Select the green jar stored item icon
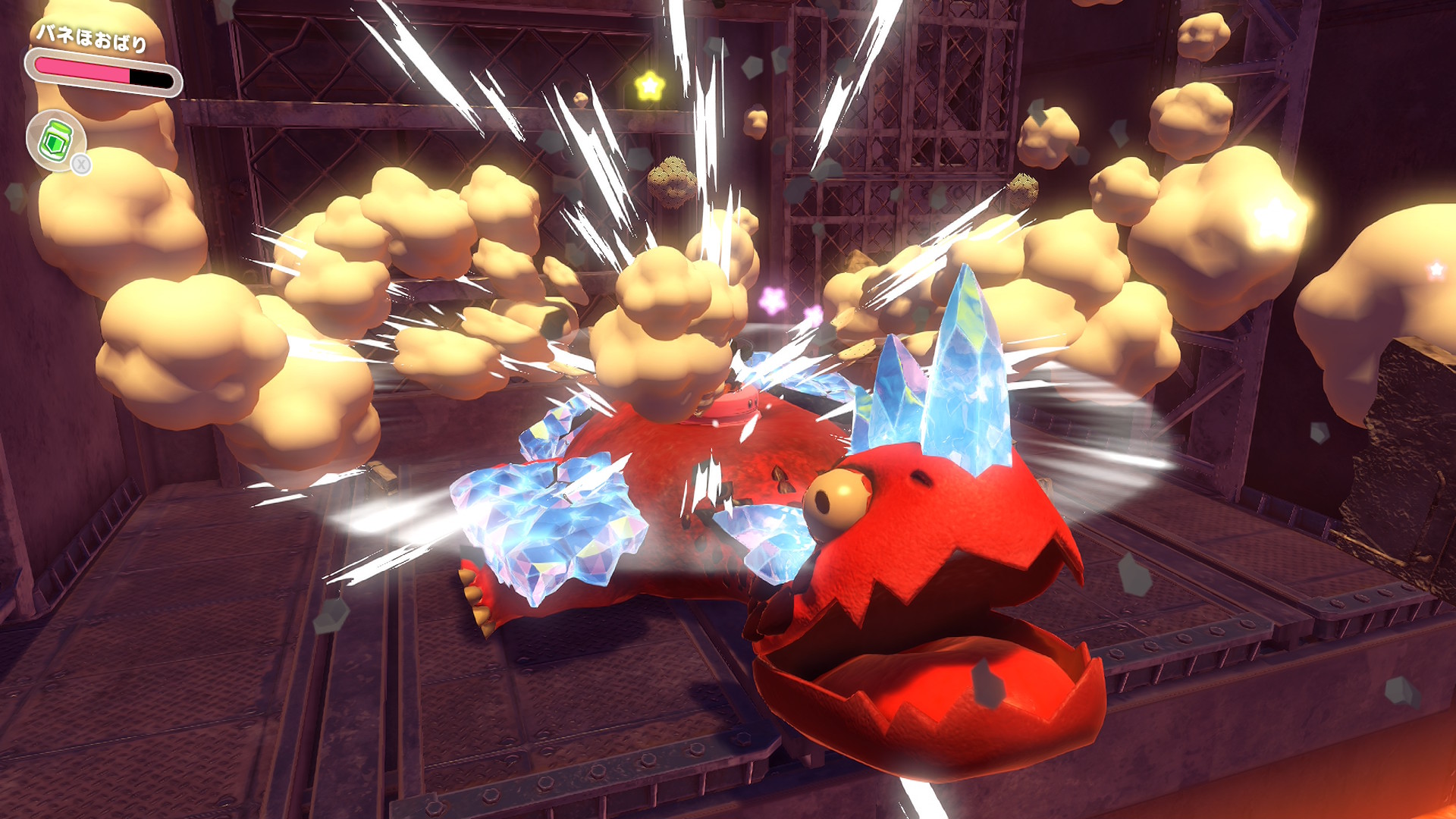 (55, 140)
